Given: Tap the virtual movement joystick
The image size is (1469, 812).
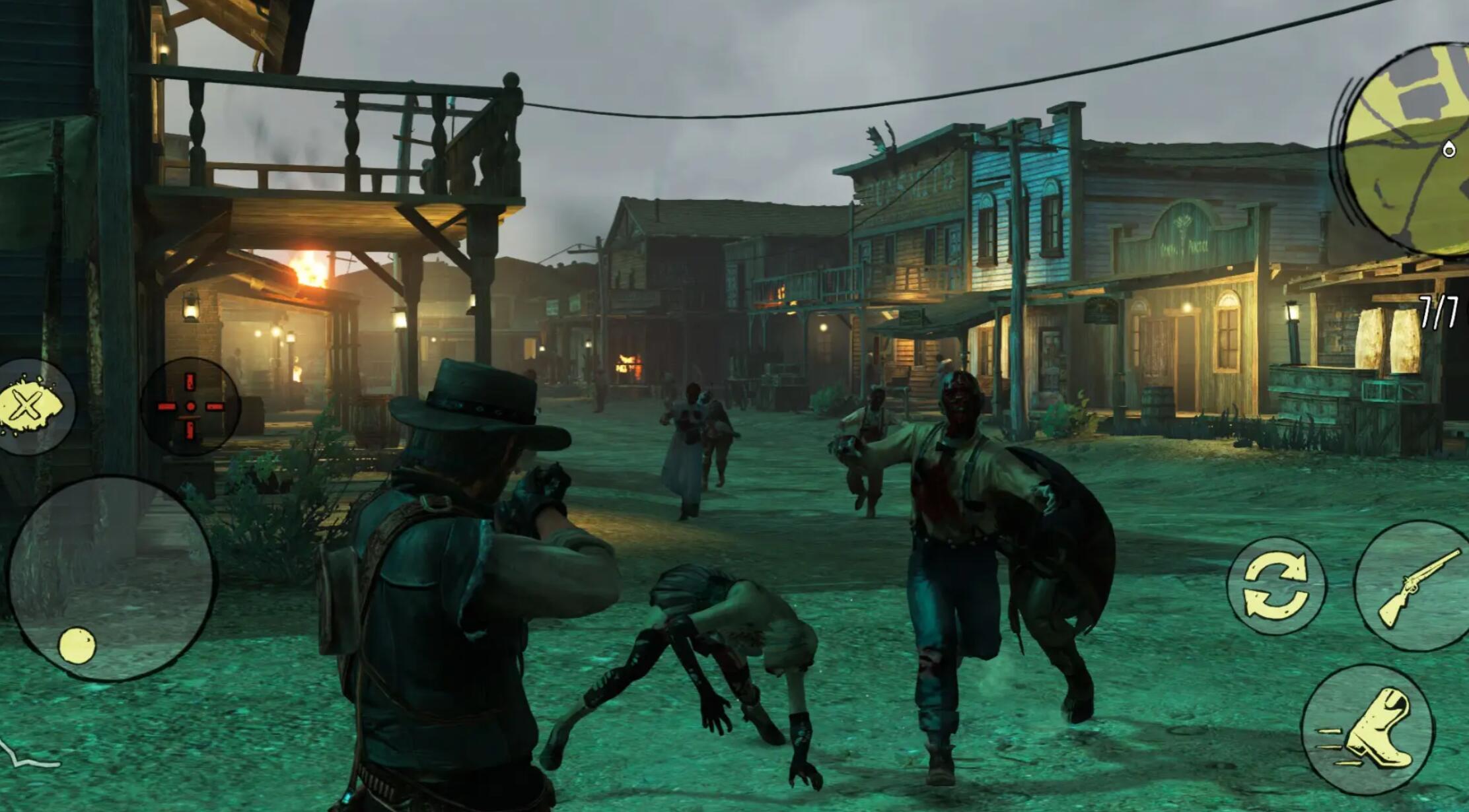Looking at the screenshot, I should coord(110,579).
